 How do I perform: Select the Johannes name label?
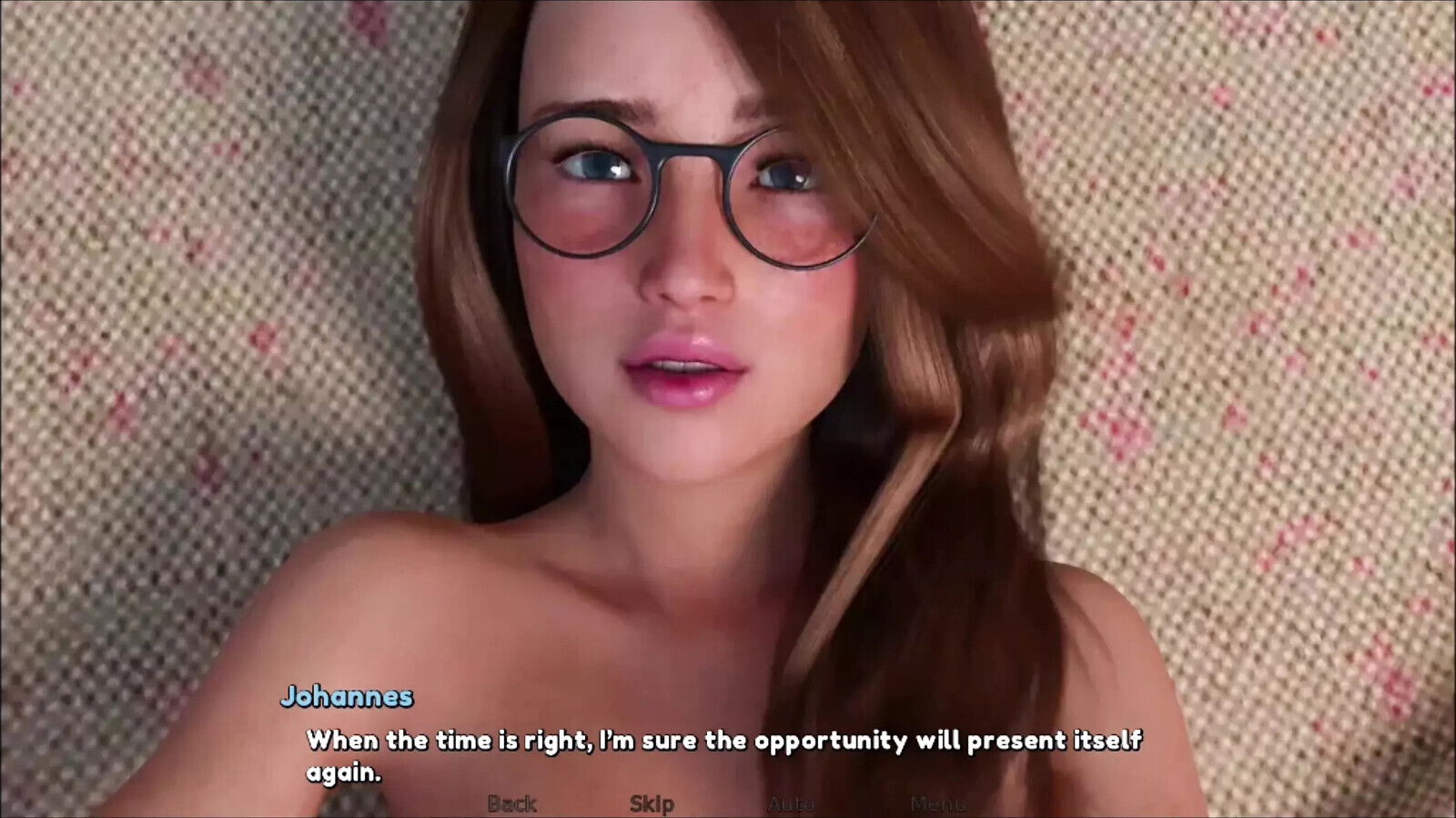348,697
